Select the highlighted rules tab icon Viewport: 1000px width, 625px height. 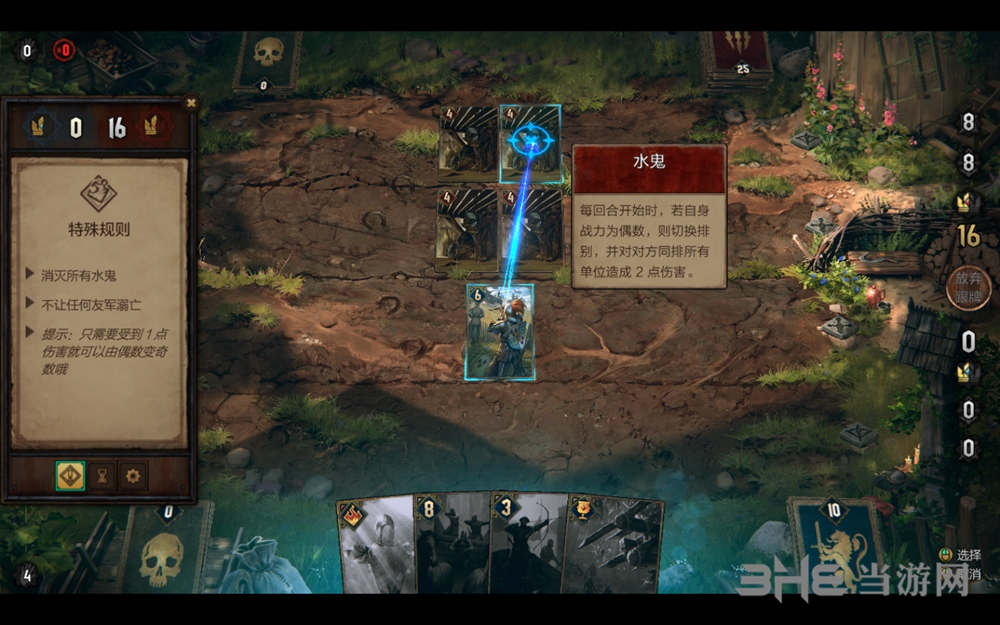[x=70, y=477]
